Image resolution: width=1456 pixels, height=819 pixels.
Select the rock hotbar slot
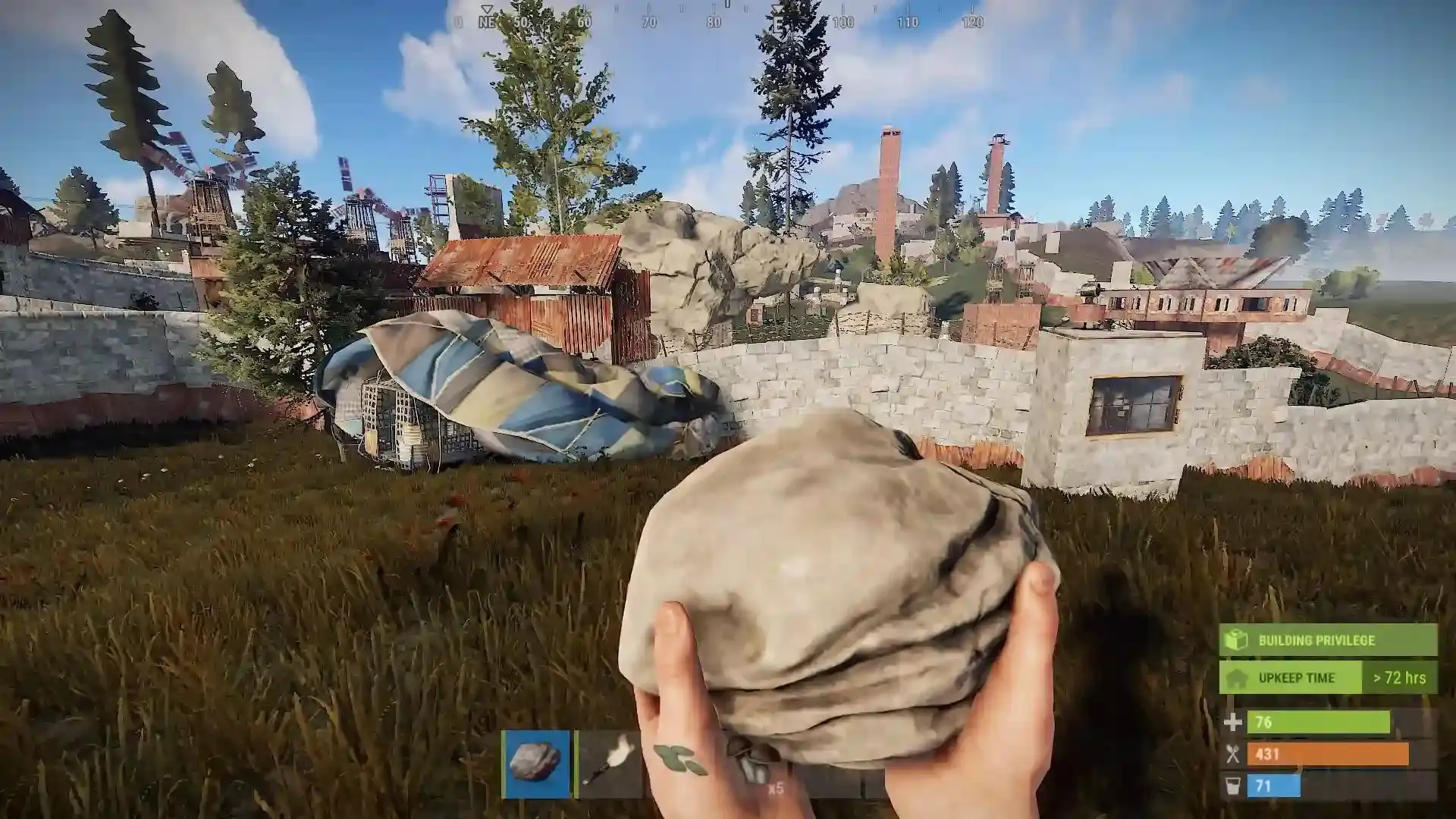[x=535, y=764]
